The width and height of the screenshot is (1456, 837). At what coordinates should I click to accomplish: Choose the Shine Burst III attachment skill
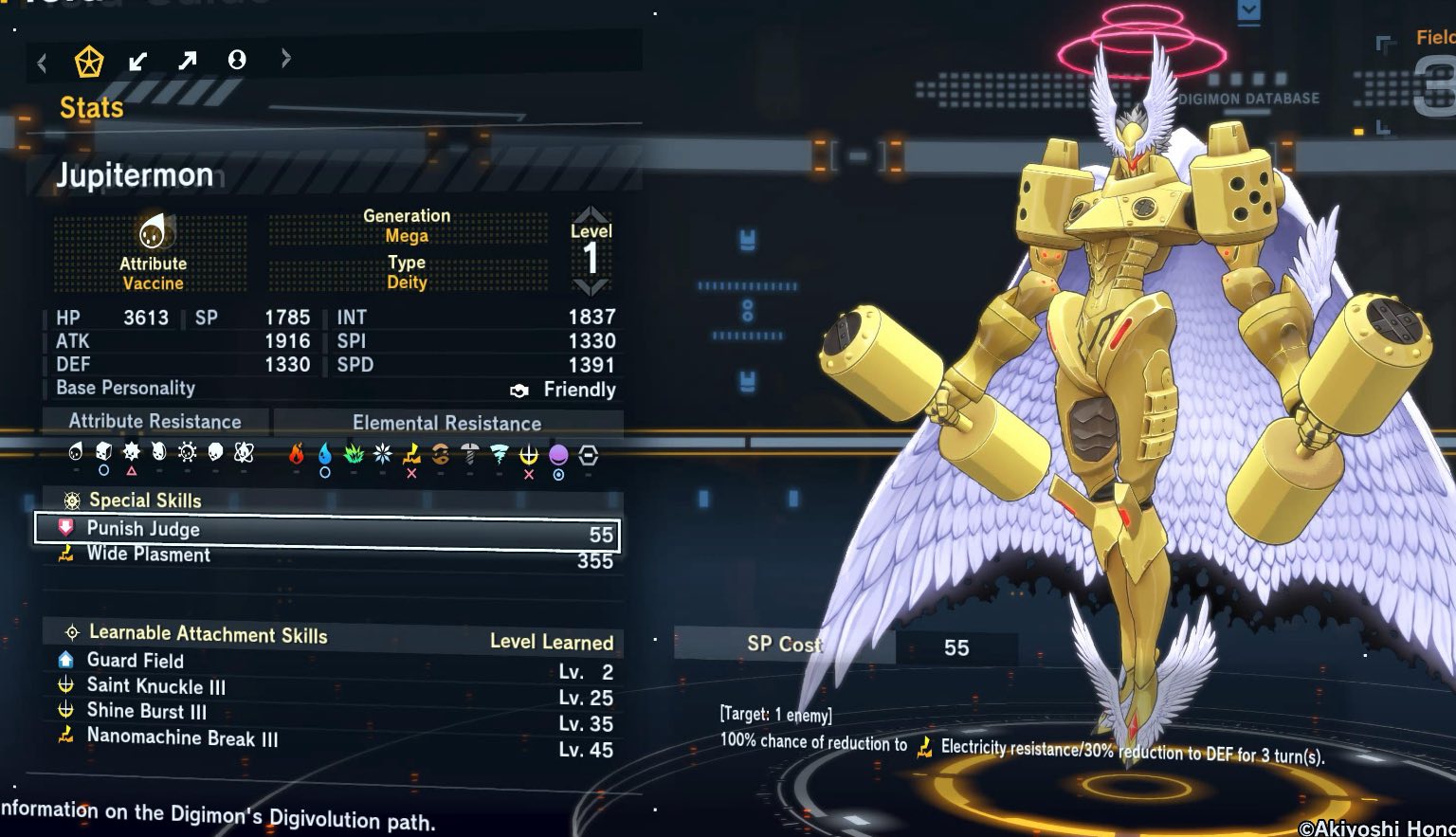(147, 712)
